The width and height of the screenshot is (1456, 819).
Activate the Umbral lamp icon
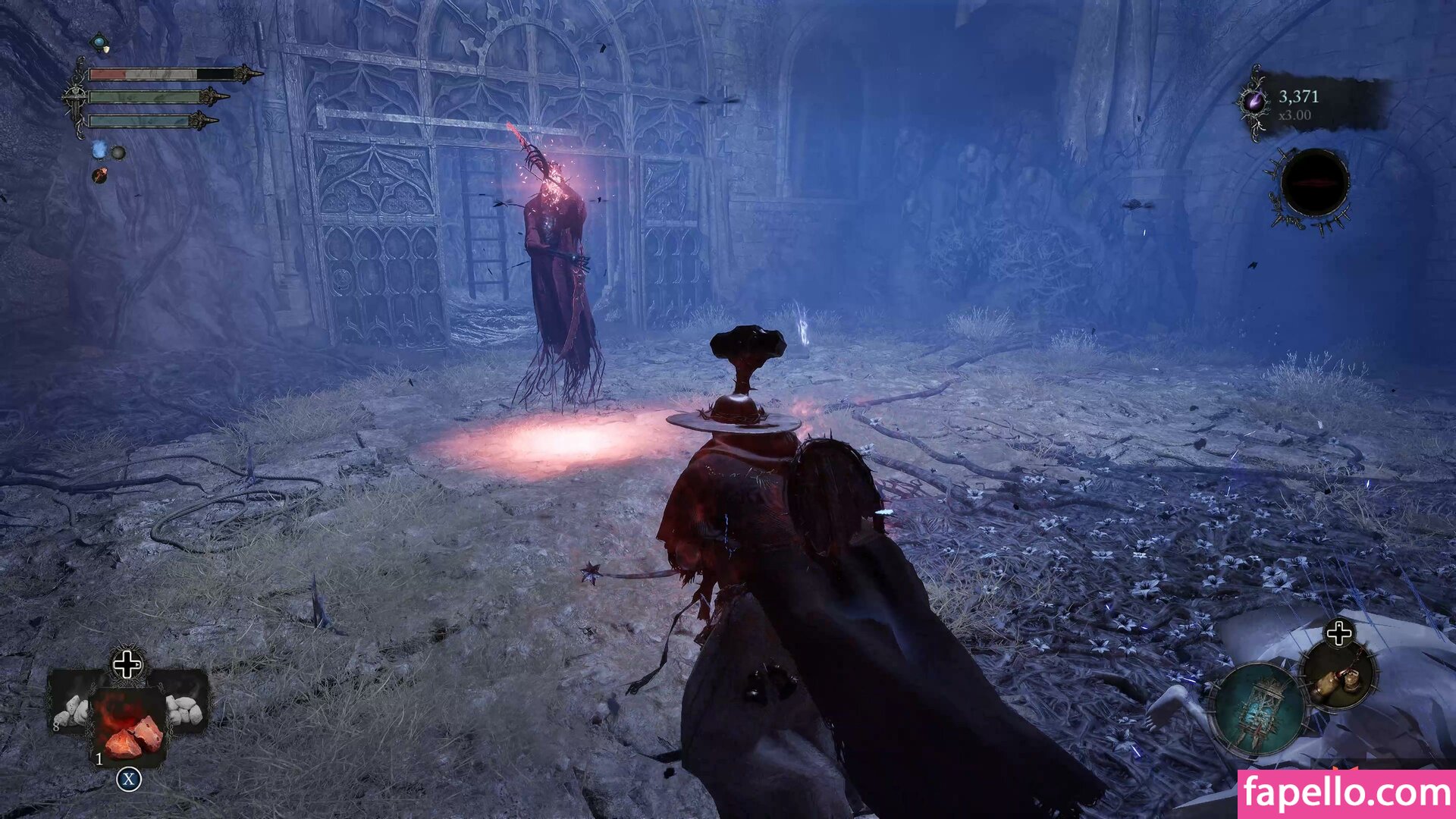click(1260, 711)
